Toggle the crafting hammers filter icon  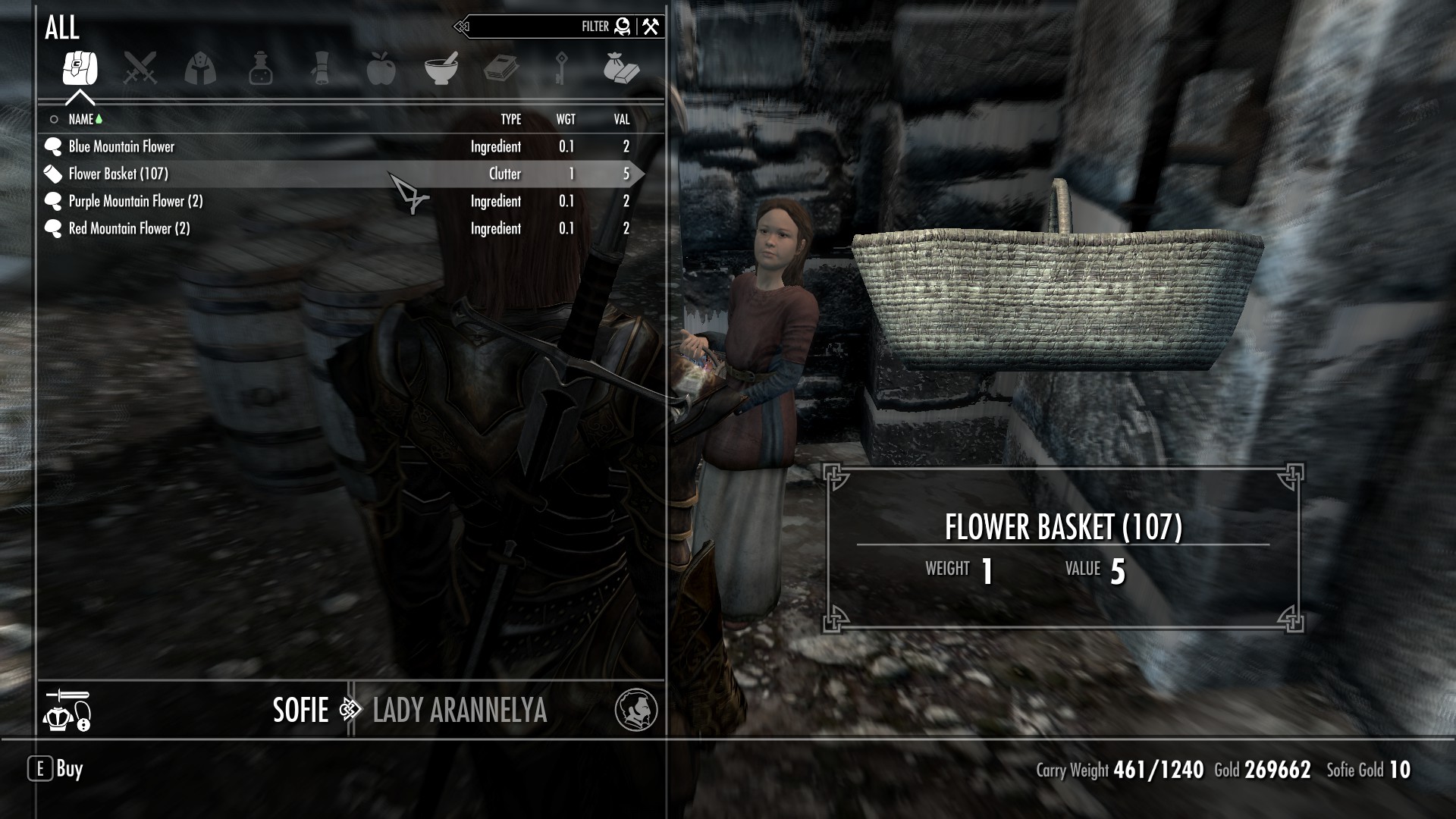(x=648, y=26)
